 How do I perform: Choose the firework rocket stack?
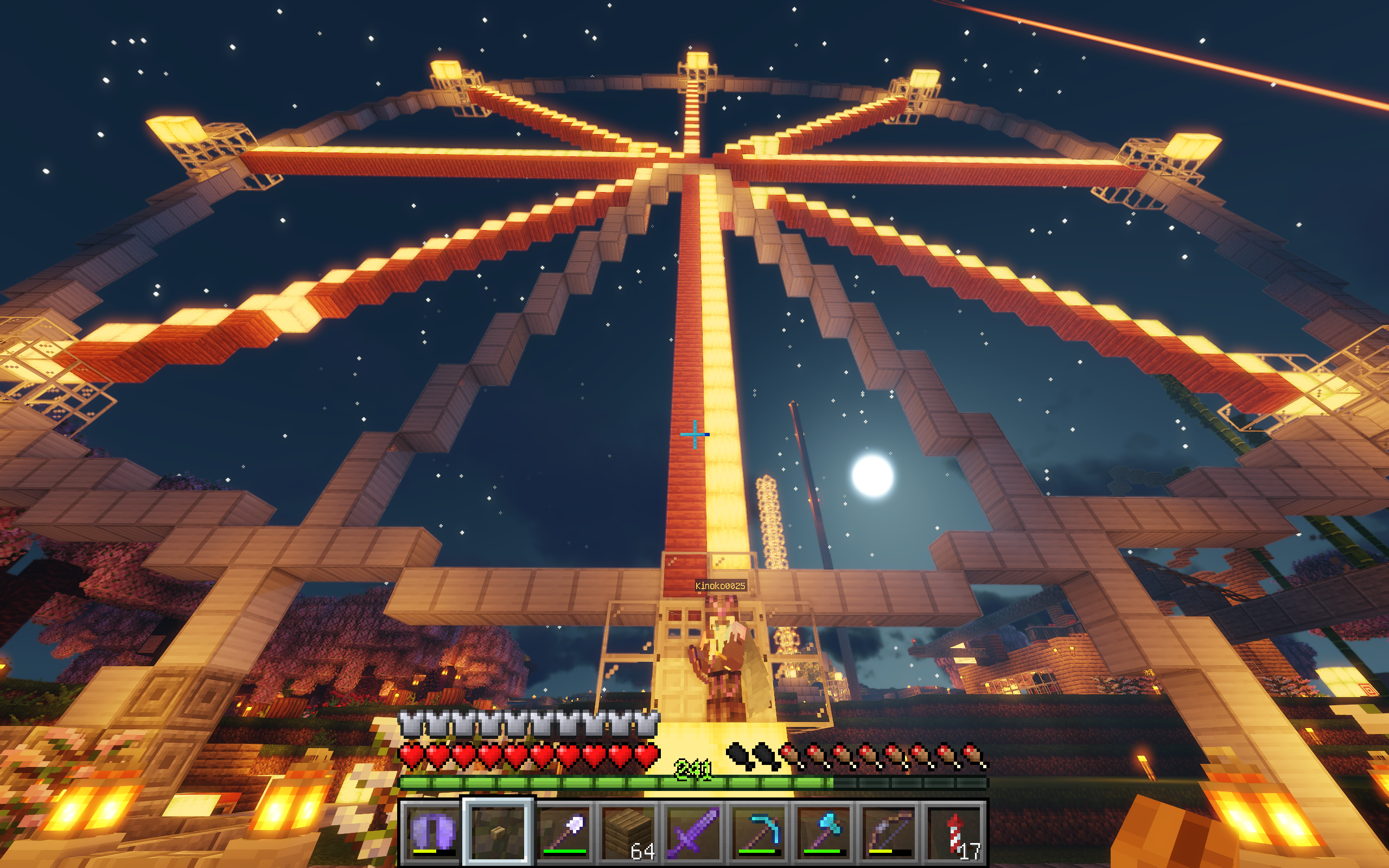click(954, 831)
